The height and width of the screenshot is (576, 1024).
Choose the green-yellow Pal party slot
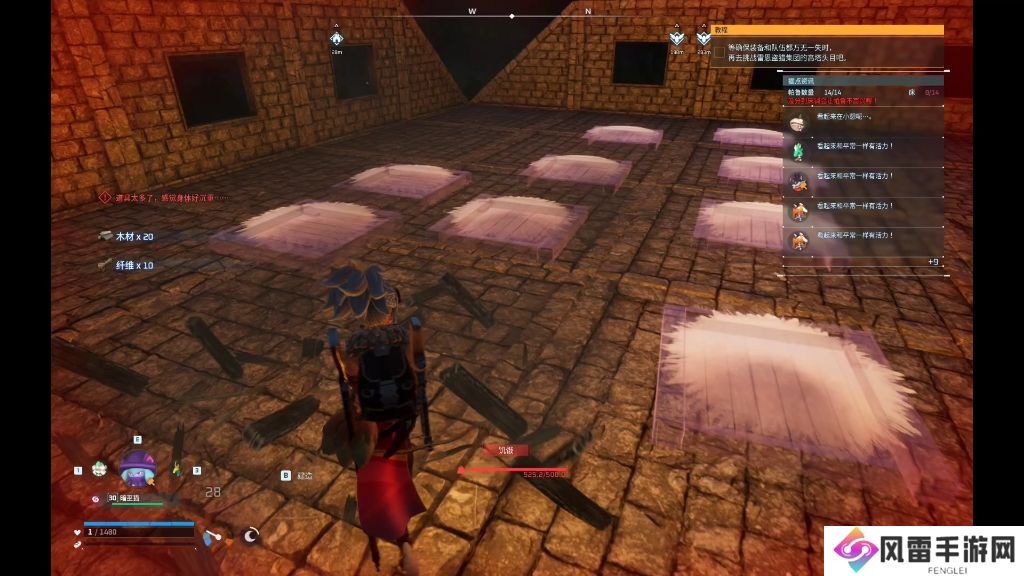(177, 467)
